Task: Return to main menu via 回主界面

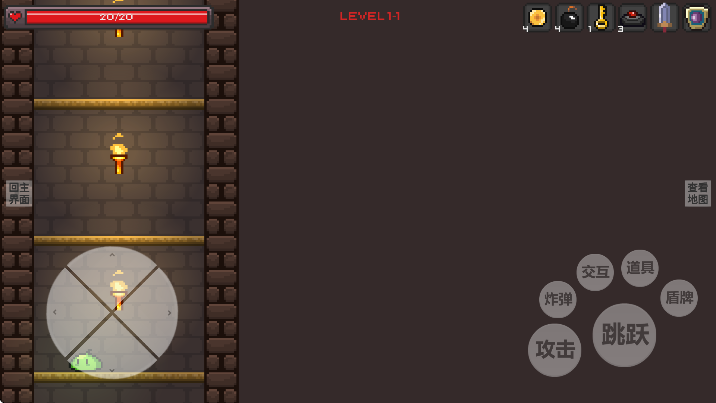Action: (19, 194)
